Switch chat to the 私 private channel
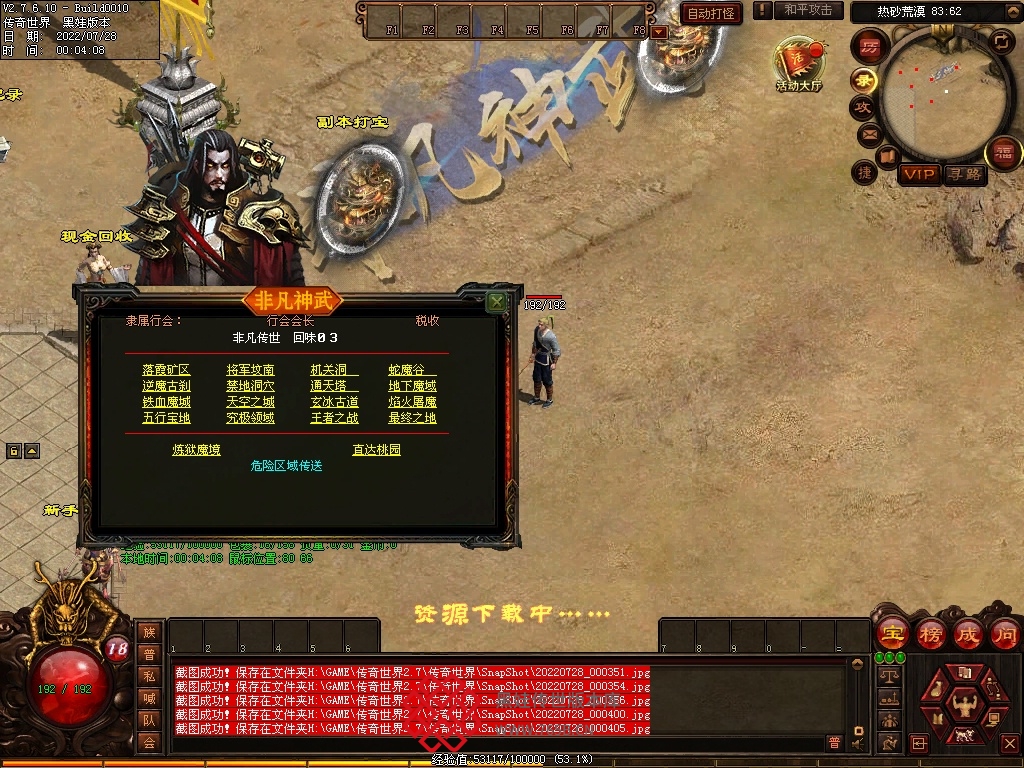Screen dimensions: 1024x768 [149, 676]
